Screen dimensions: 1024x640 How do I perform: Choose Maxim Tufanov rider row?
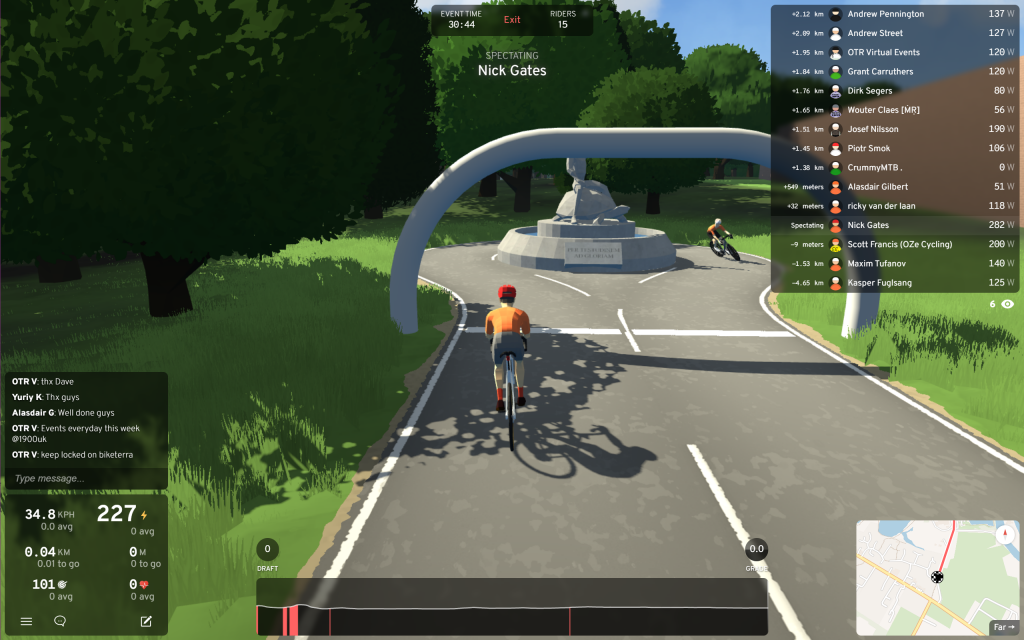point(877,264)
